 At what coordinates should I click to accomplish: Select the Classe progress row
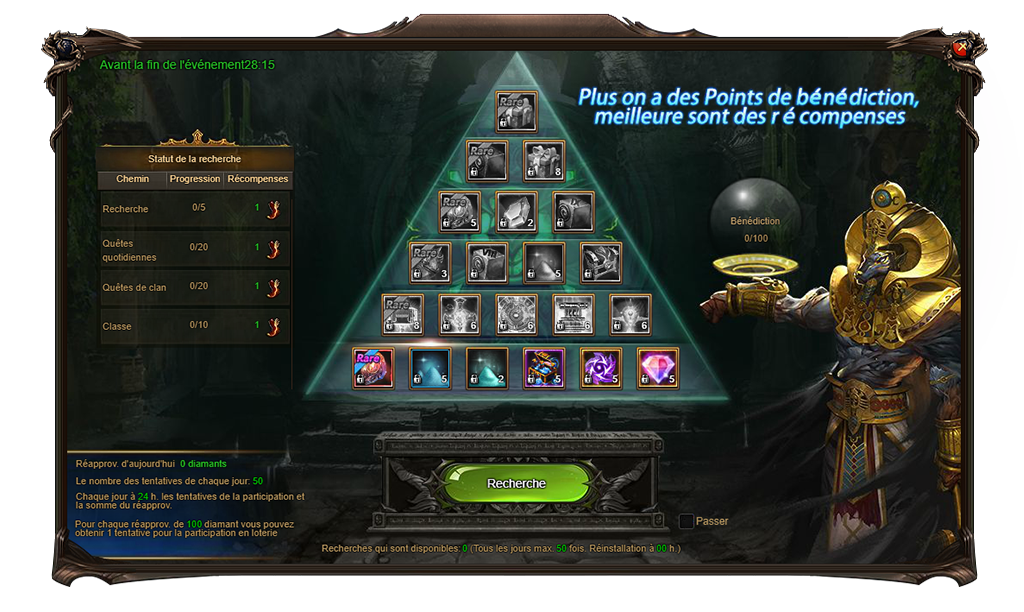pos(195,326)
